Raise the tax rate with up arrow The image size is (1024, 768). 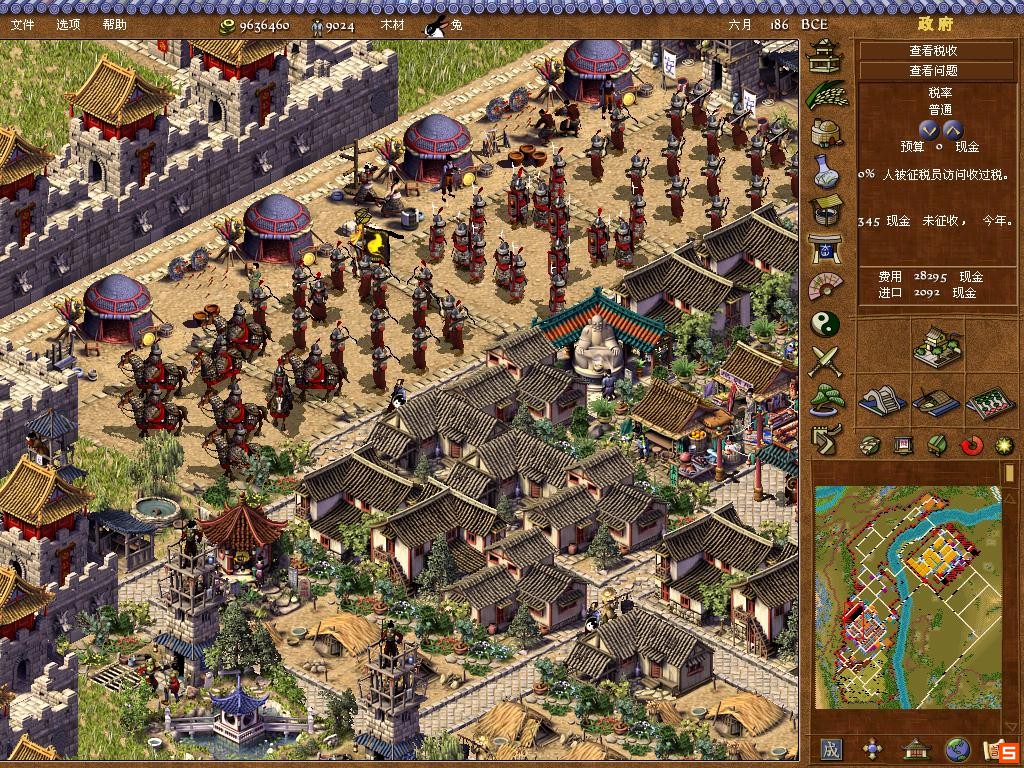coord(952,129)
